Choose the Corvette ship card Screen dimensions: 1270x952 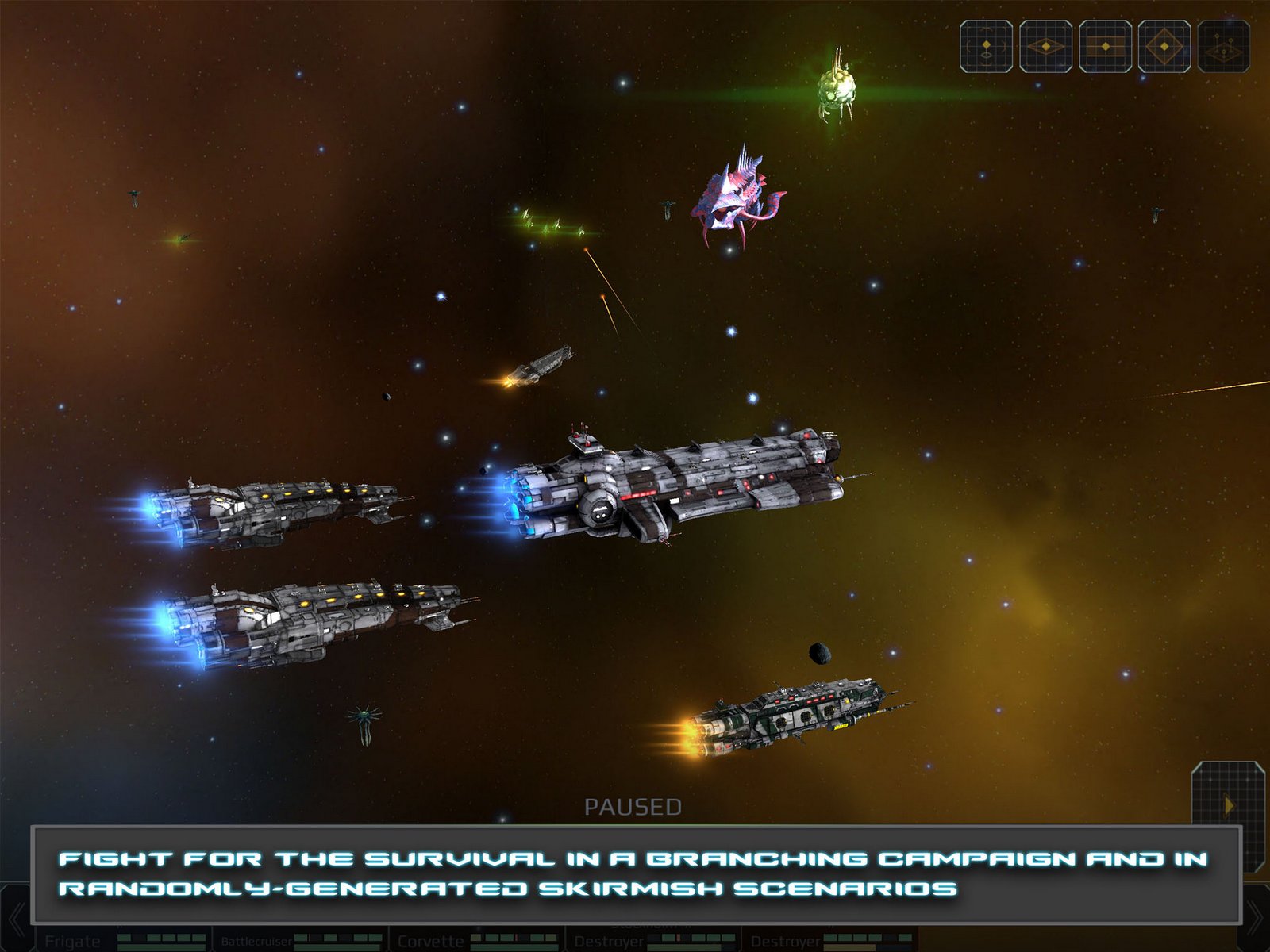[476, 939]
